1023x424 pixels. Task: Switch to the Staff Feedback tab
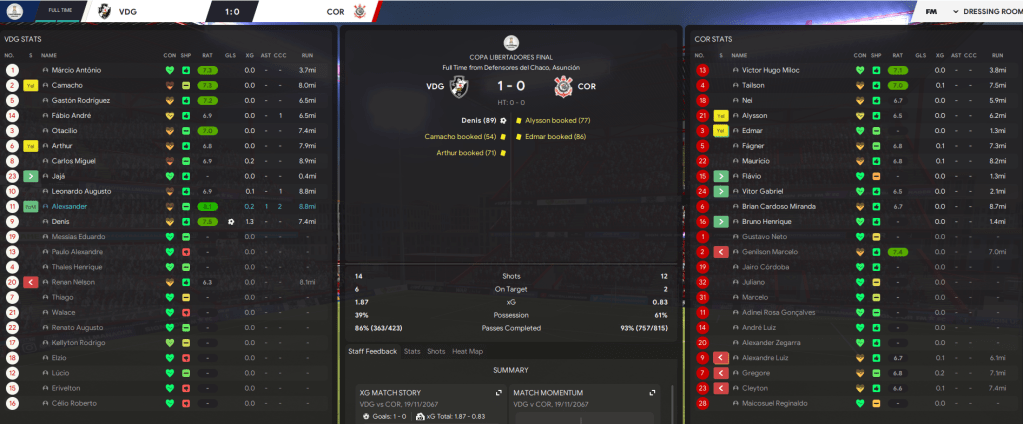(x=372, y=351)
